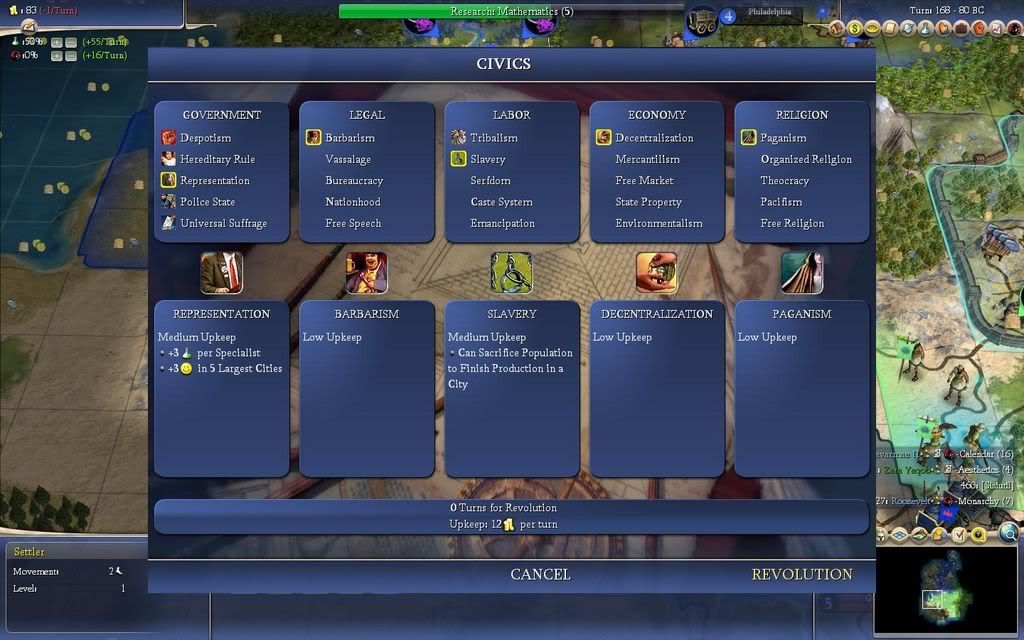Select Mercantilism economy civic

[x=647, y=159]
